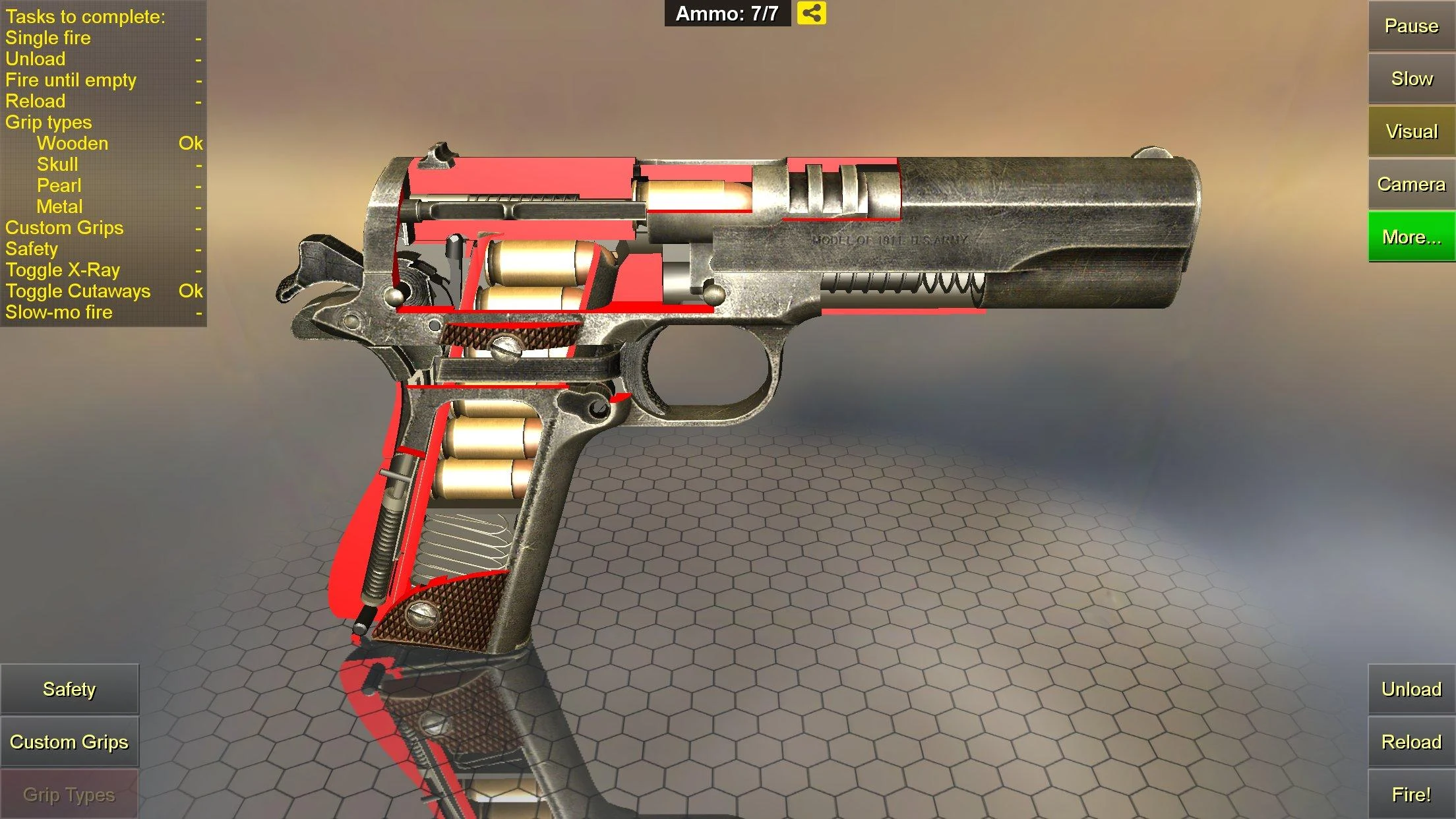Select the Skull grip type
The height and width of the screenshot is (819, 1456).
[x=58, y=164]
